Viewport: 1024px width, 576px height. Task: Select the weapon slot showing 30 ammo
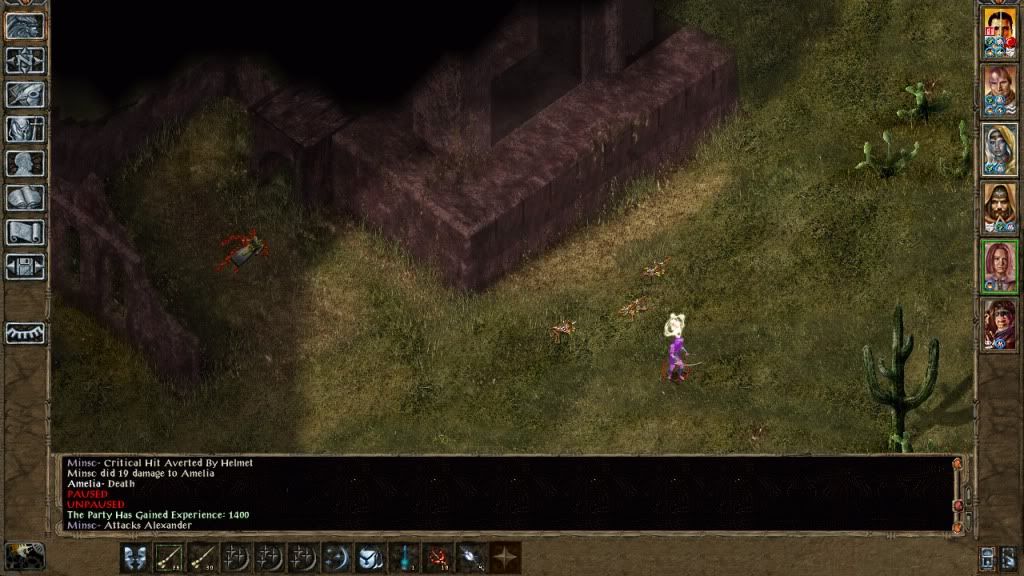tap(204, 557)
